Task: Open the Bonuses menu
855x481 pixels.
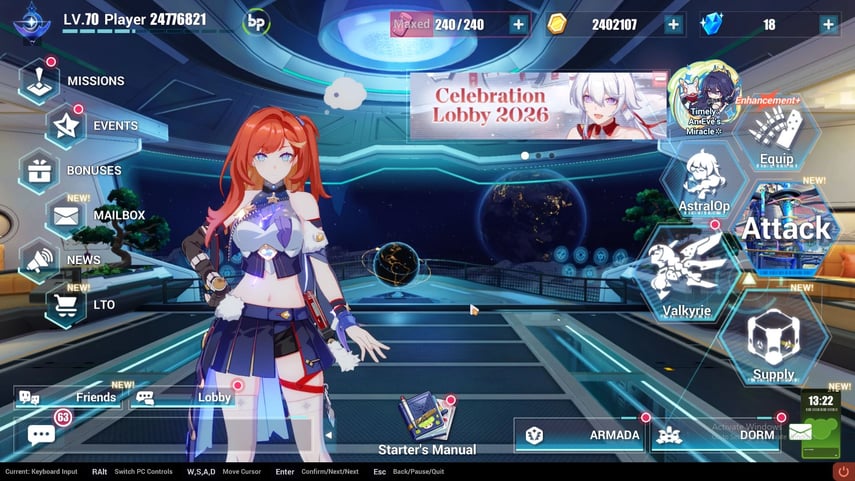Action: [x=40, y=170]
